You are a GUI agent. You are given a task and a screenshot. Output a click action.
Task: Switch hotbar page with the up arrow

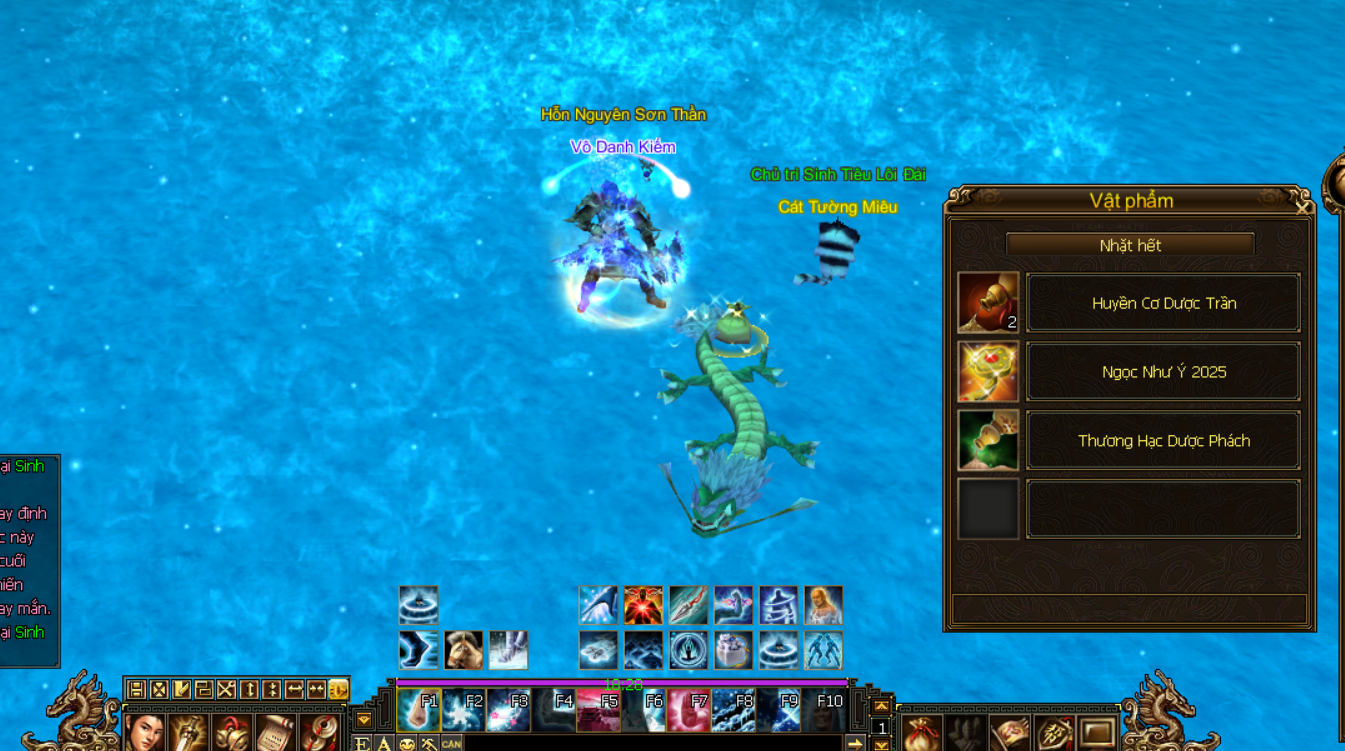[x=881, y=705]
